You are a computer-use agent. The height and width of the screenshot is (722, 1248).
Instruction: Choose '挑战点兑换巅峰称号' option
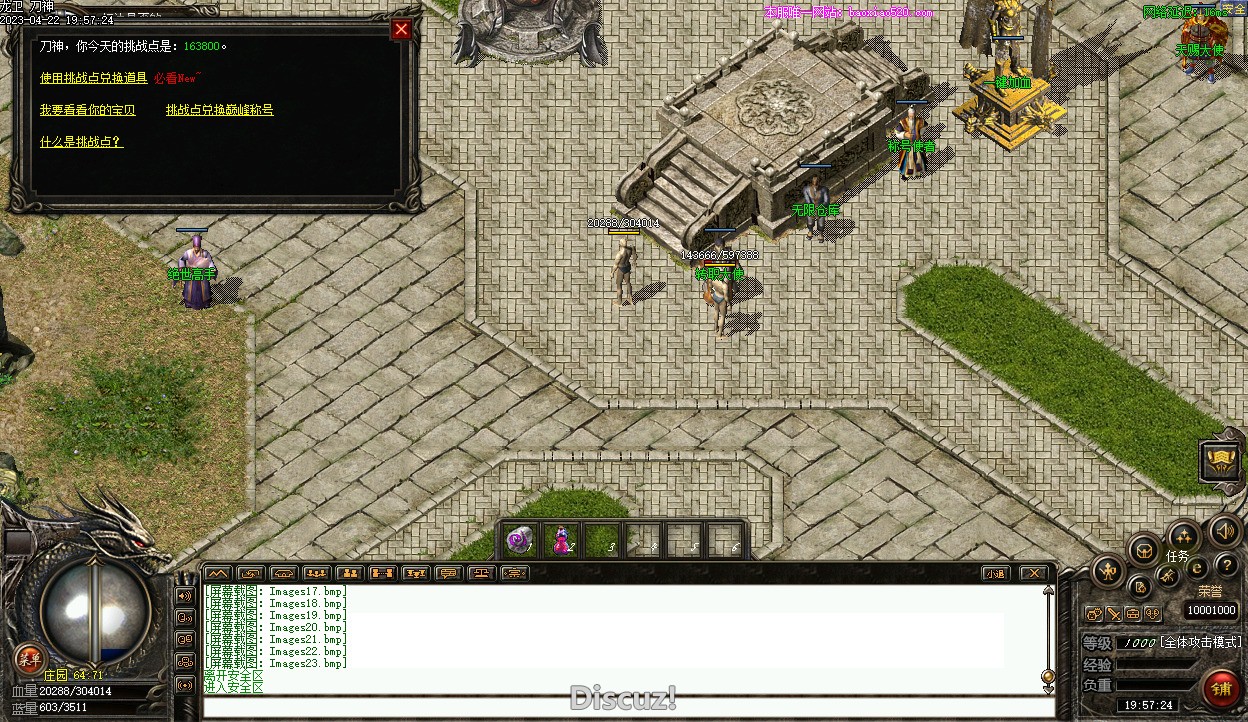(x=219, y=110)
